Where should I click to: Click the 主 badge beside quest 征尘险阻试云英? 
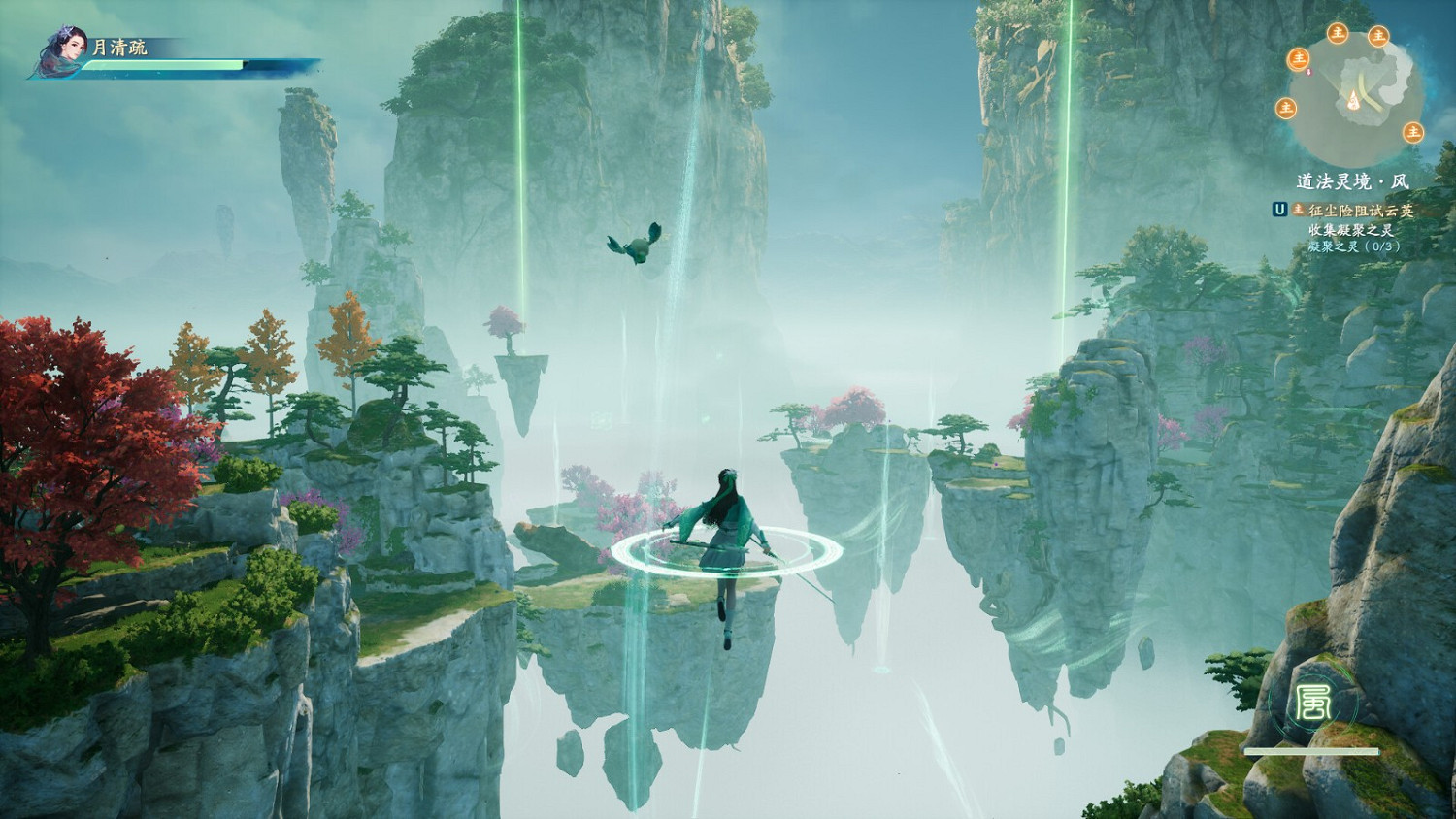pos(1298,208)
